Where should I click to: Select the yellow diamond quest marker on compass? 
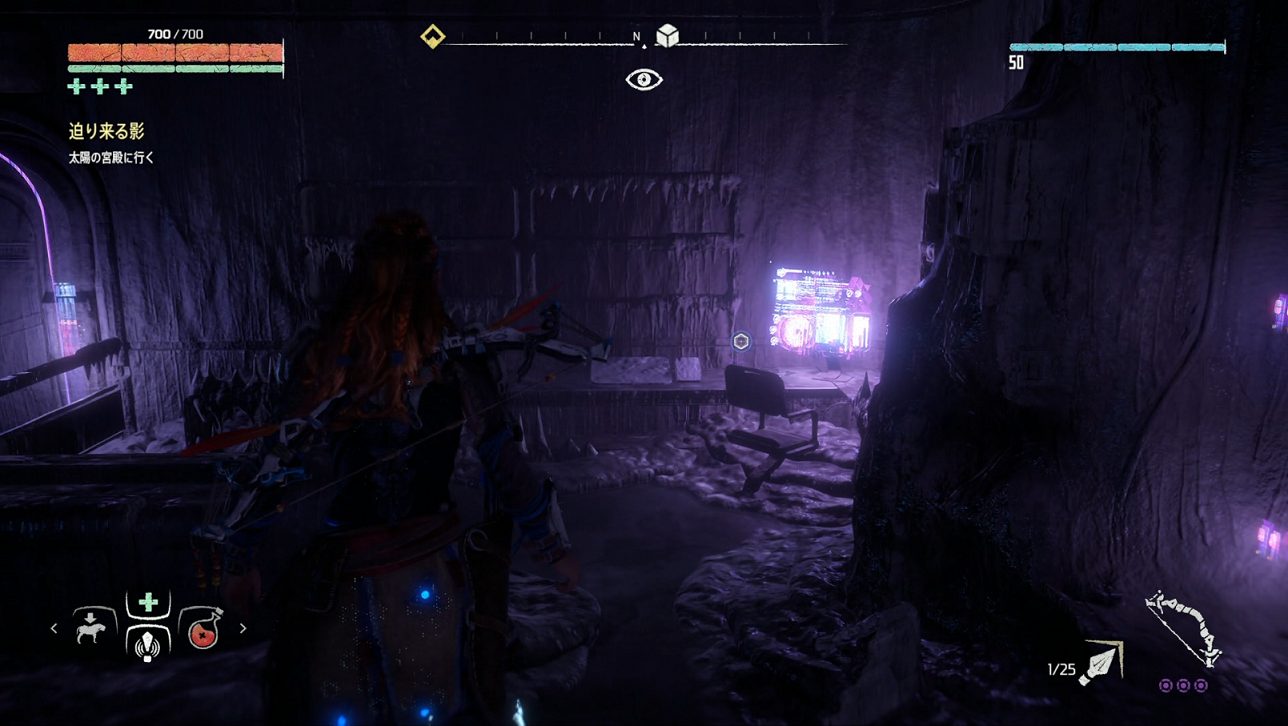[432, 37]
